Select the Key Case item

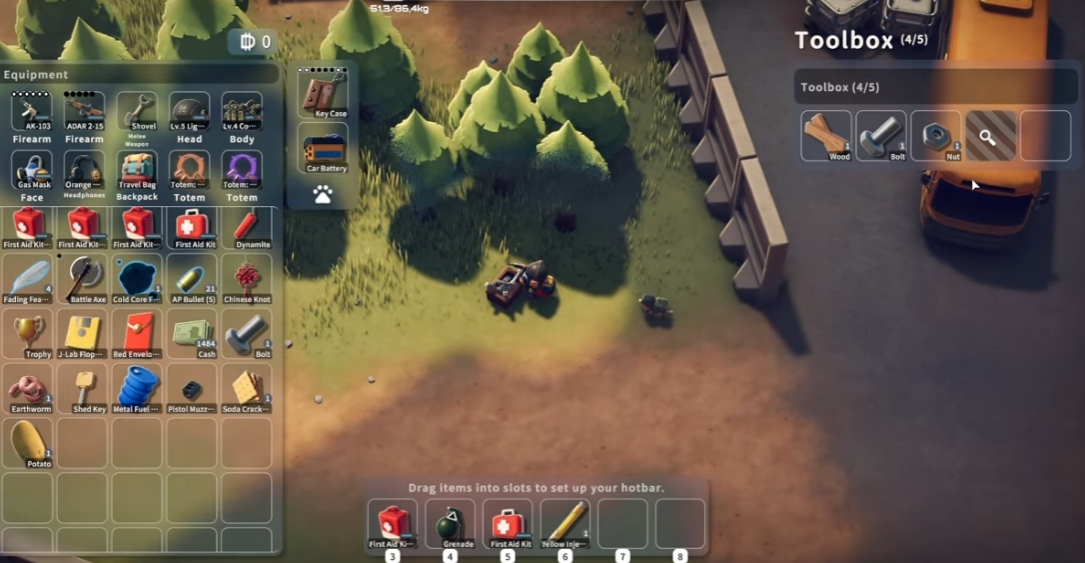pos(323,94)
